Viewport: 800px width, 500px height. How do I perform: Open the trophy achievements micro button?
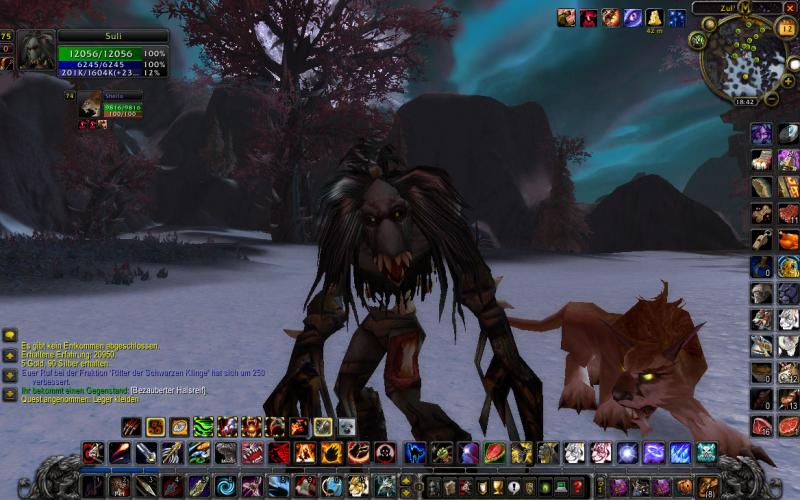pos(497,487)
